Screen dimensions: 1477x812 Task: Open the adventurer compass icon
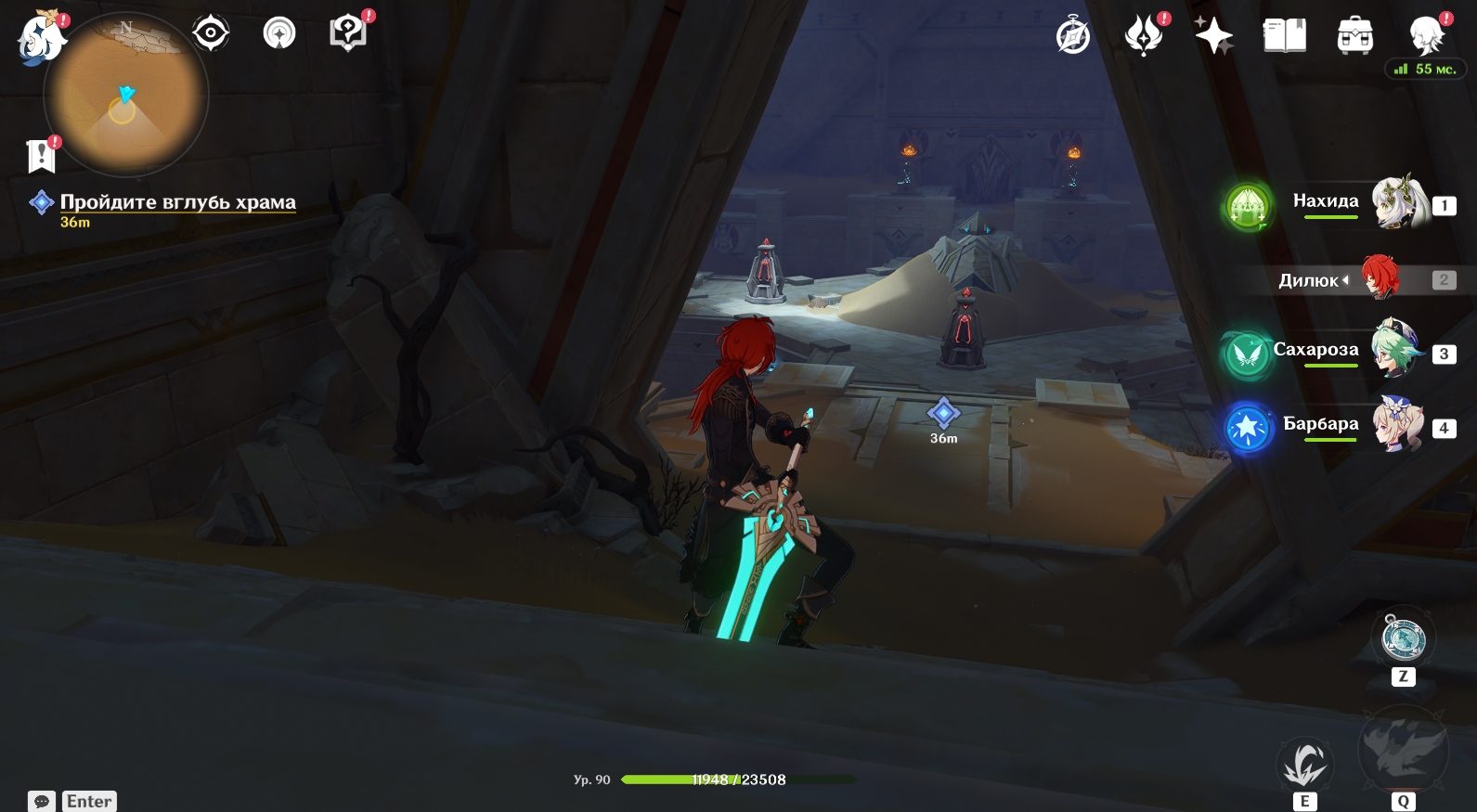click(x=1073, y=36)
